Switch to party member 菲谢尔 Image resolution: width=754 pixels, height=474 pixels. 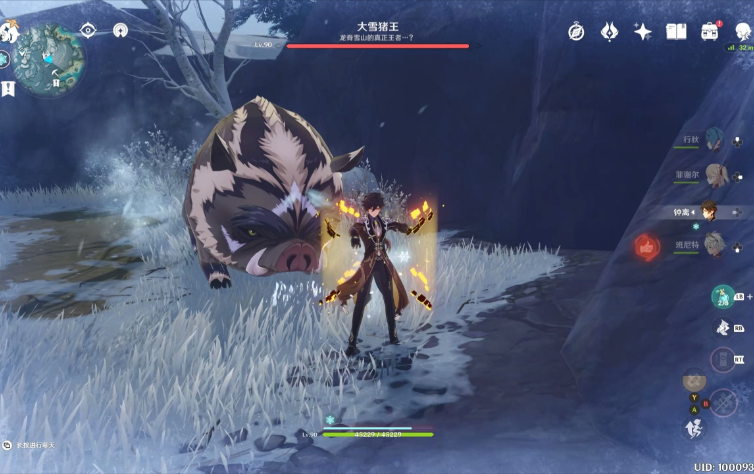click(712, 174)
